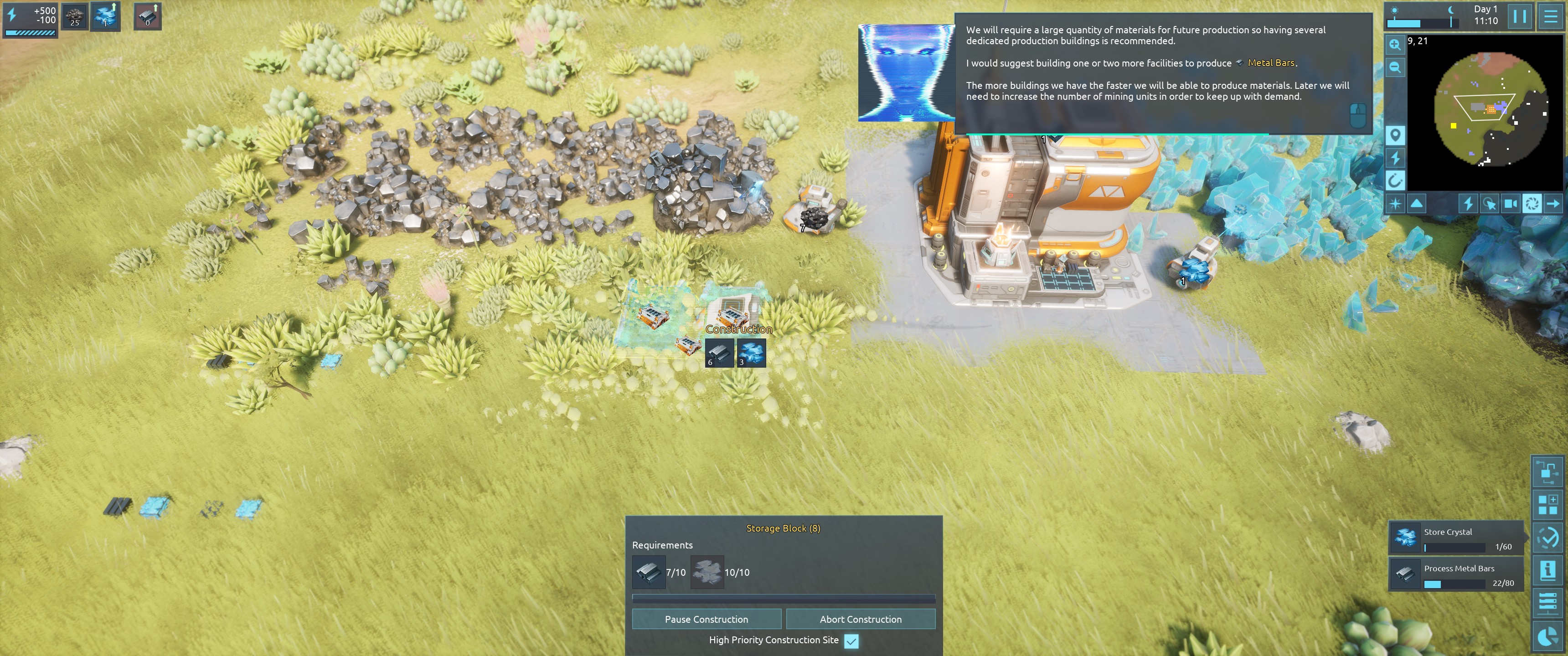Viewport: 1568px width, 656px height.
Task: Select the crystal resource icon in top bar
Action: click(105, 16)
